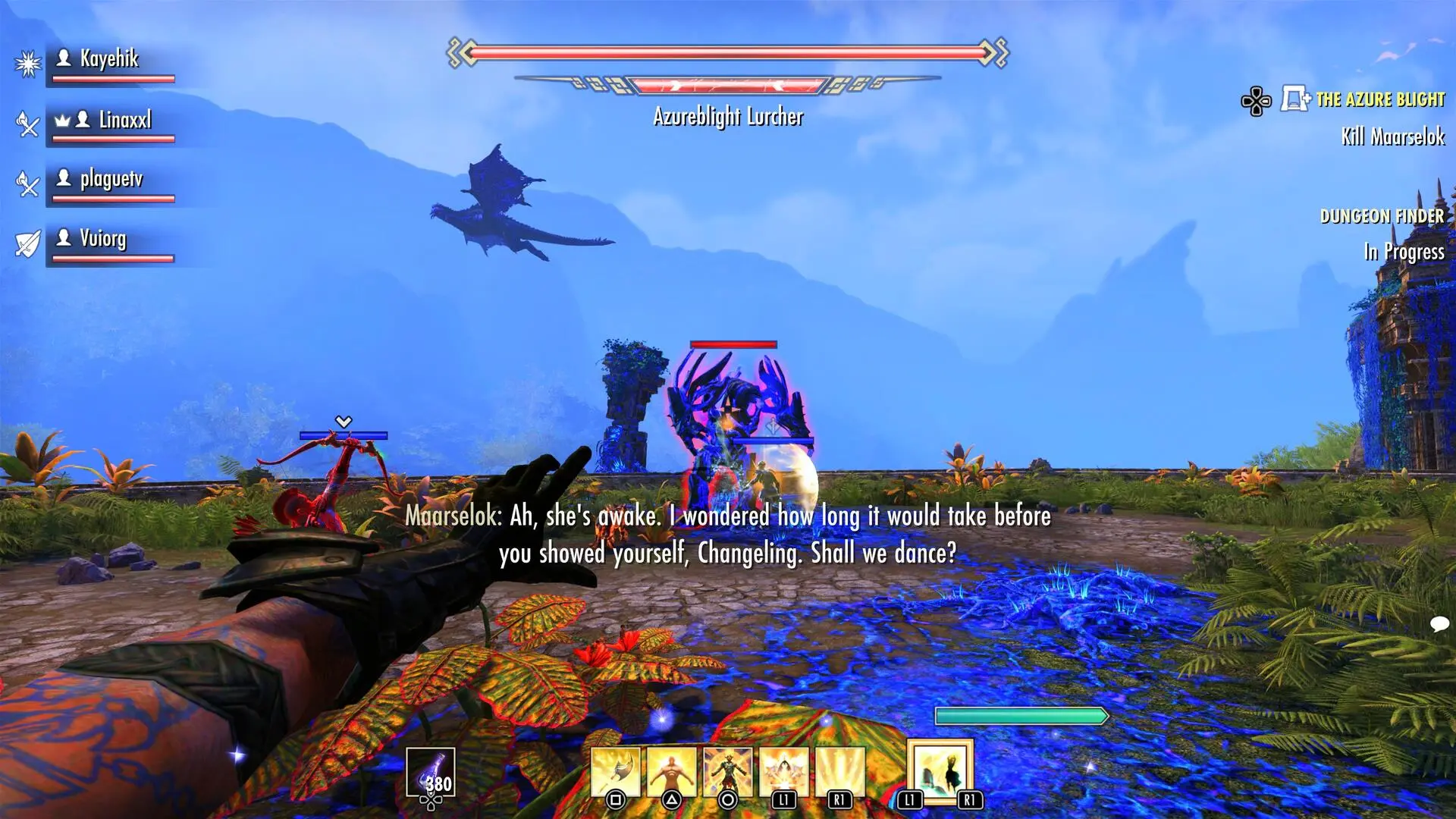The height and width of the screenshot is (819, 1456).
Task: Select plaguetv in the group list
Action: (109, 180)
